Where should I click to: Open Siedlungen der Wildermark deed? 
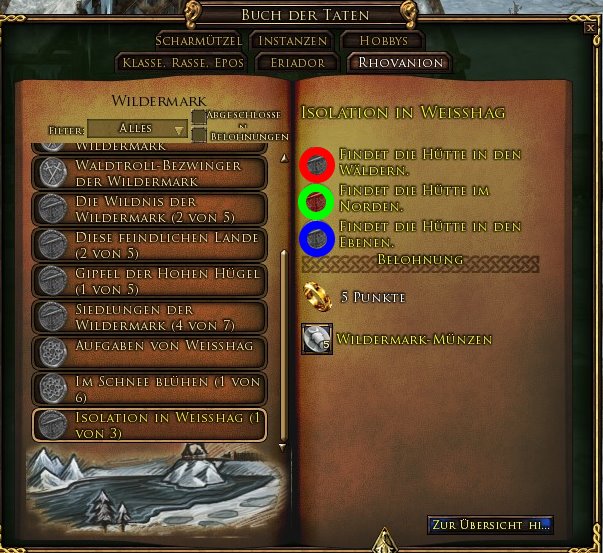[150, 316]
